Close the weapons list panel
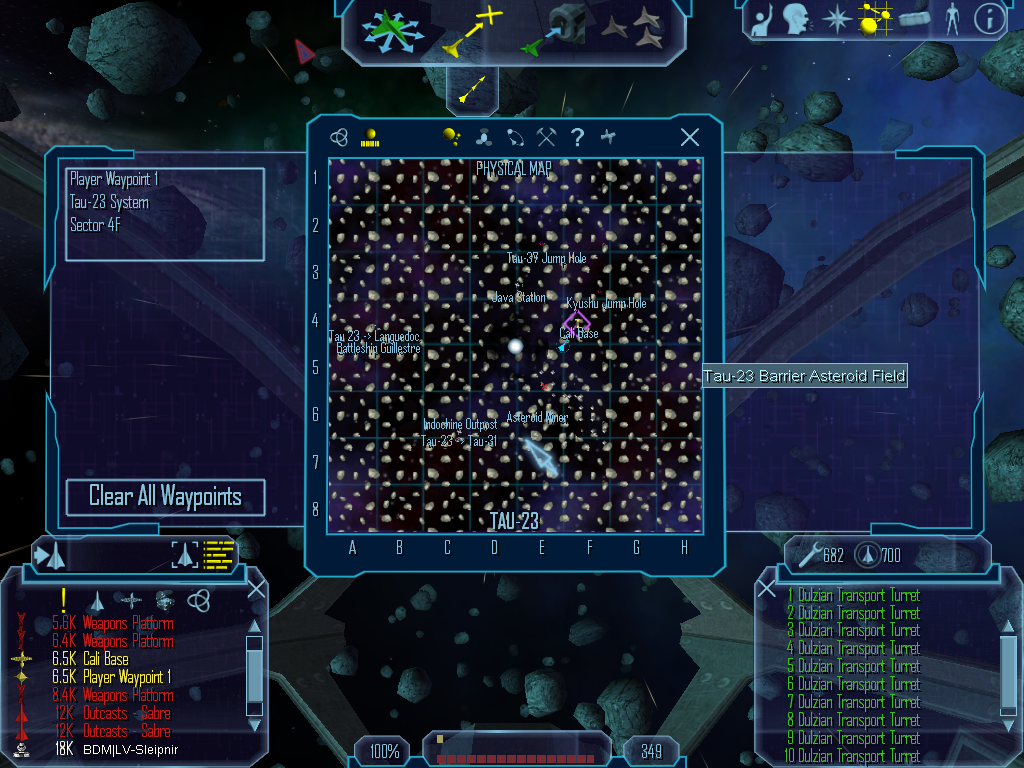1024x768 pixels. pyautogui.click(x=767, y=589)
